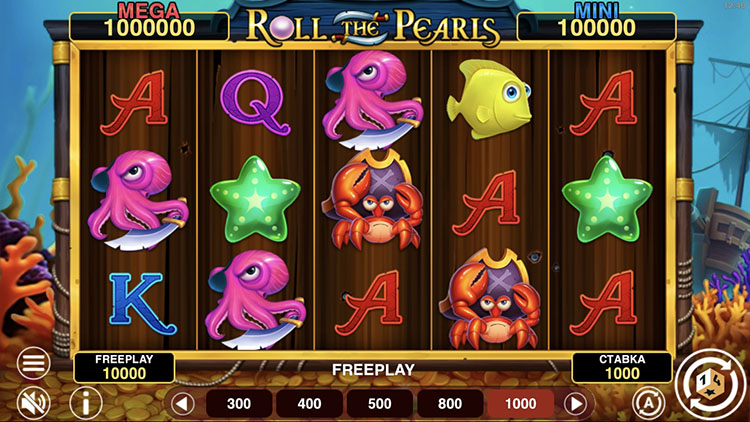
Task: Decrease bet with the left arrow
Action: click(x=182, y=404)
